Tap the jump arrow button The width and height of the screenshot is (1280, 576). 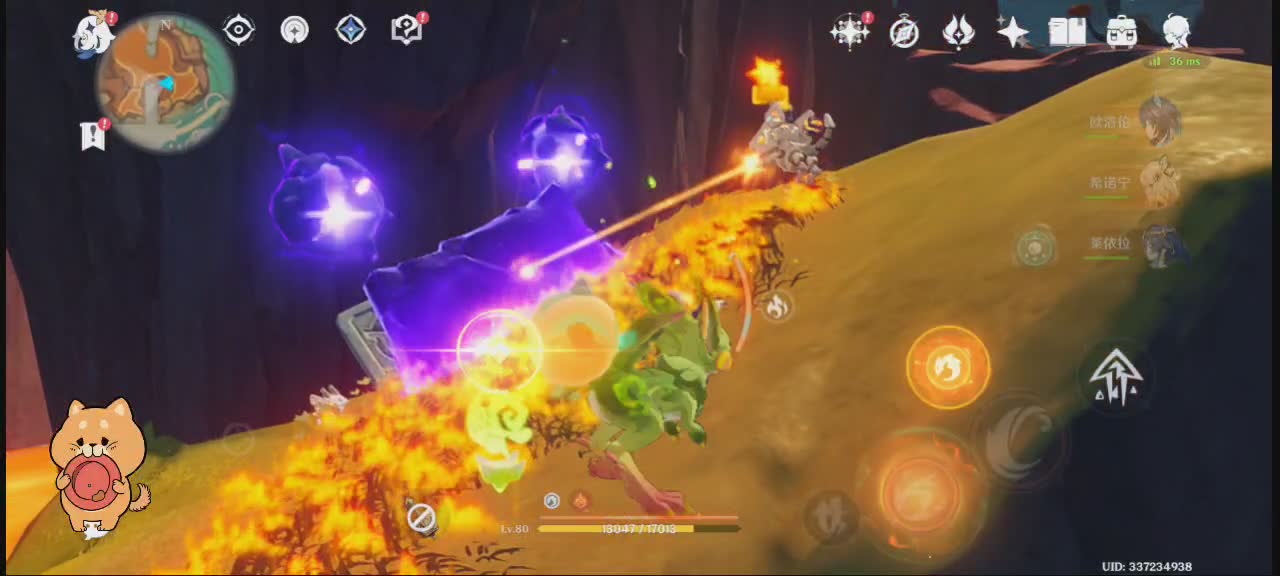point(1116,377)
